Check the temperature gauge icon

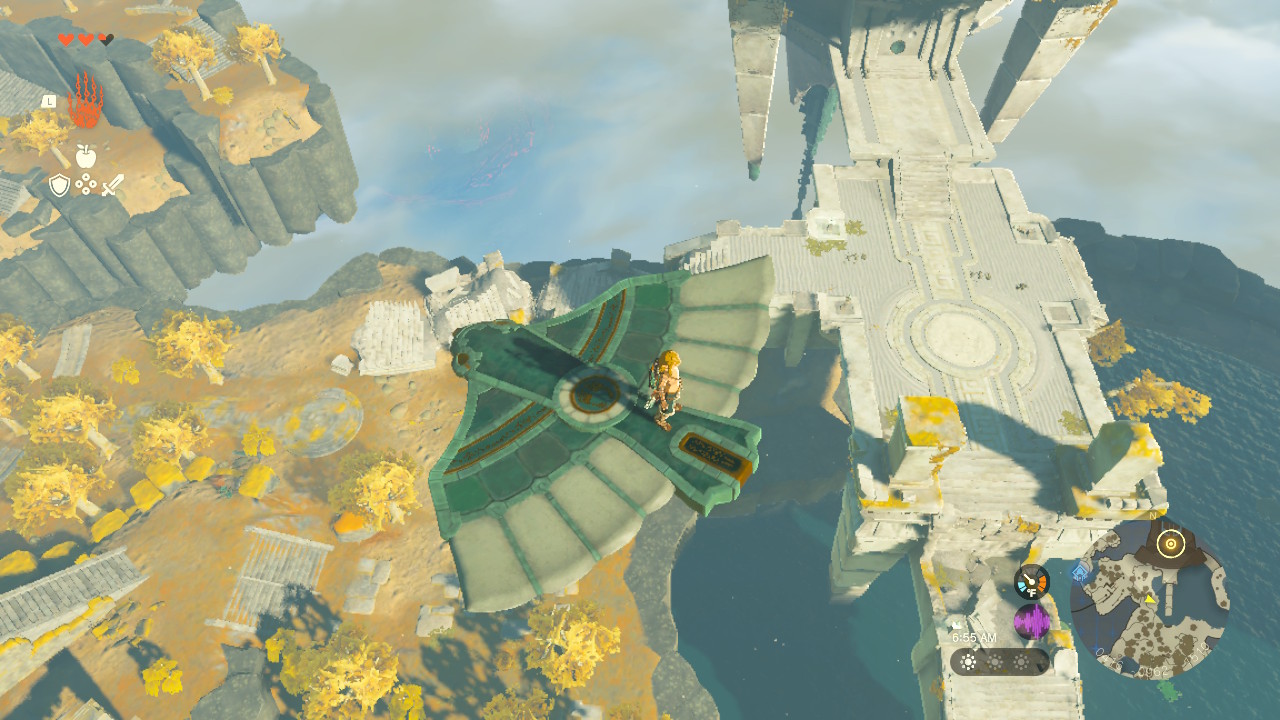pos(1031,581)
